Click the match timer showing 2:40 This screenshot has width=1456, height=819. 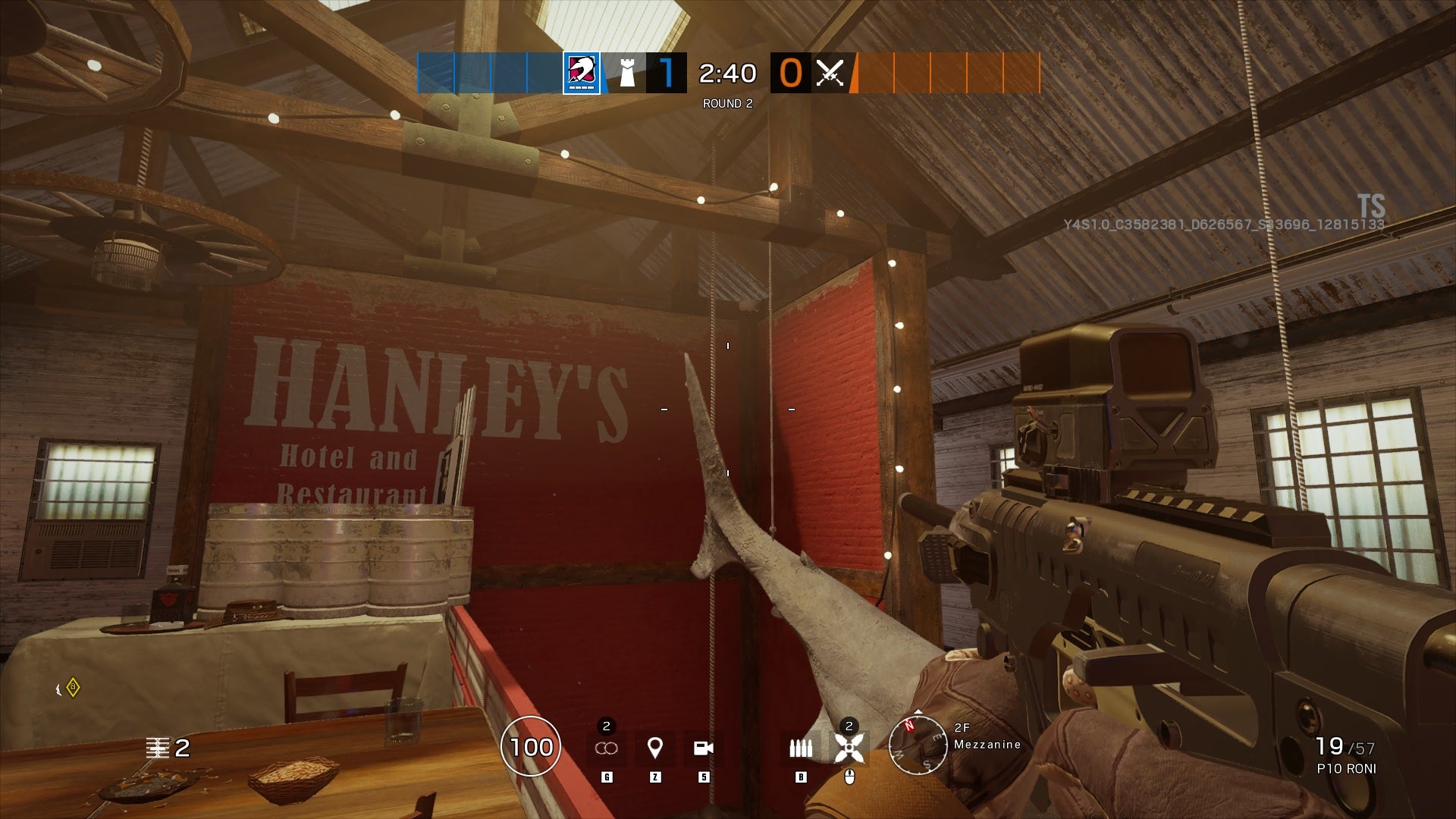pos(726,74)
